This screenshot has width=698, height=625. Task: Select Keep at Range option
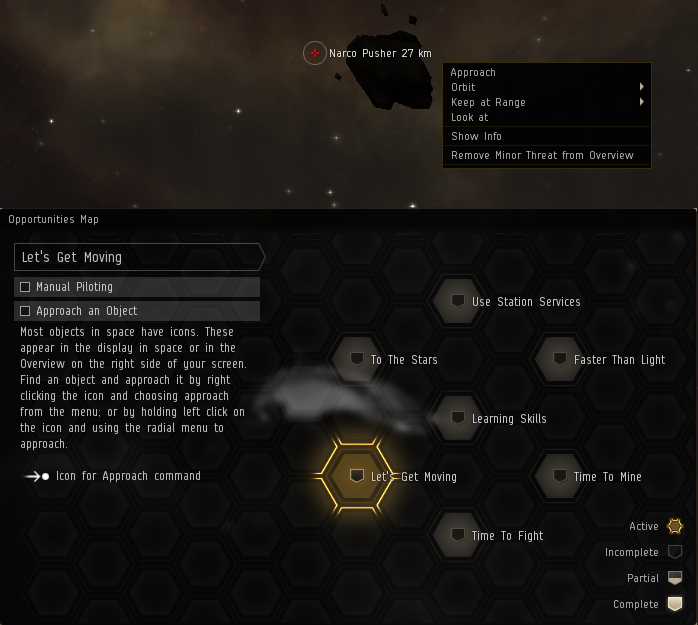(488, 102)
